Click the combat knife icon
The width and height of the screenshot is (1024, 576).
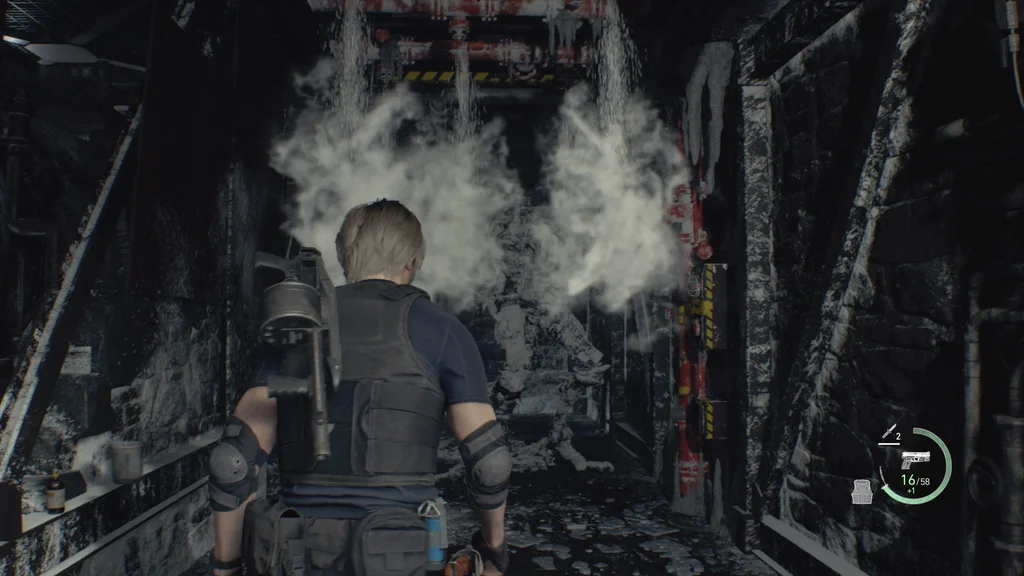[886, 433]
